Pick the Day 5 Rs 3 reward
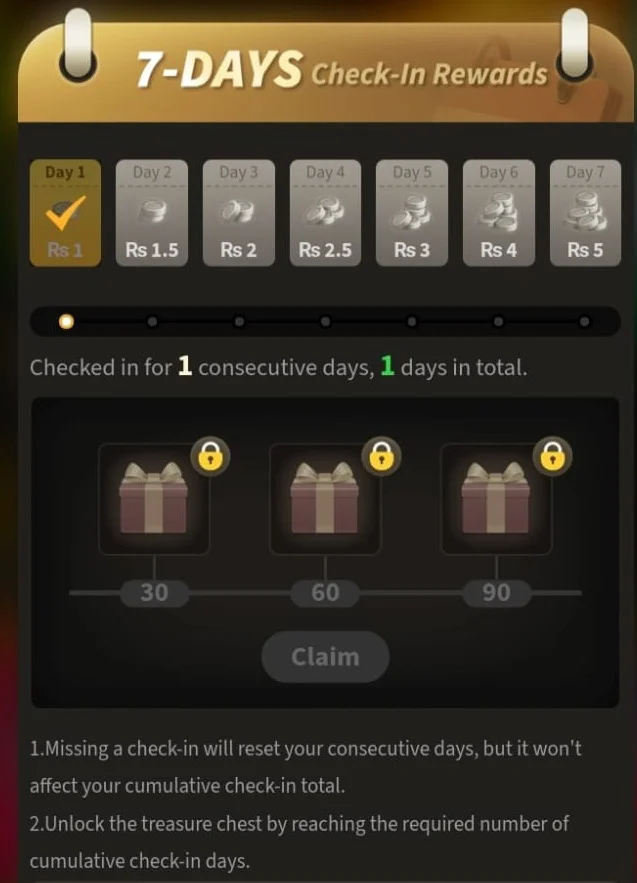The image size is (637, 883). click(411, 213)
